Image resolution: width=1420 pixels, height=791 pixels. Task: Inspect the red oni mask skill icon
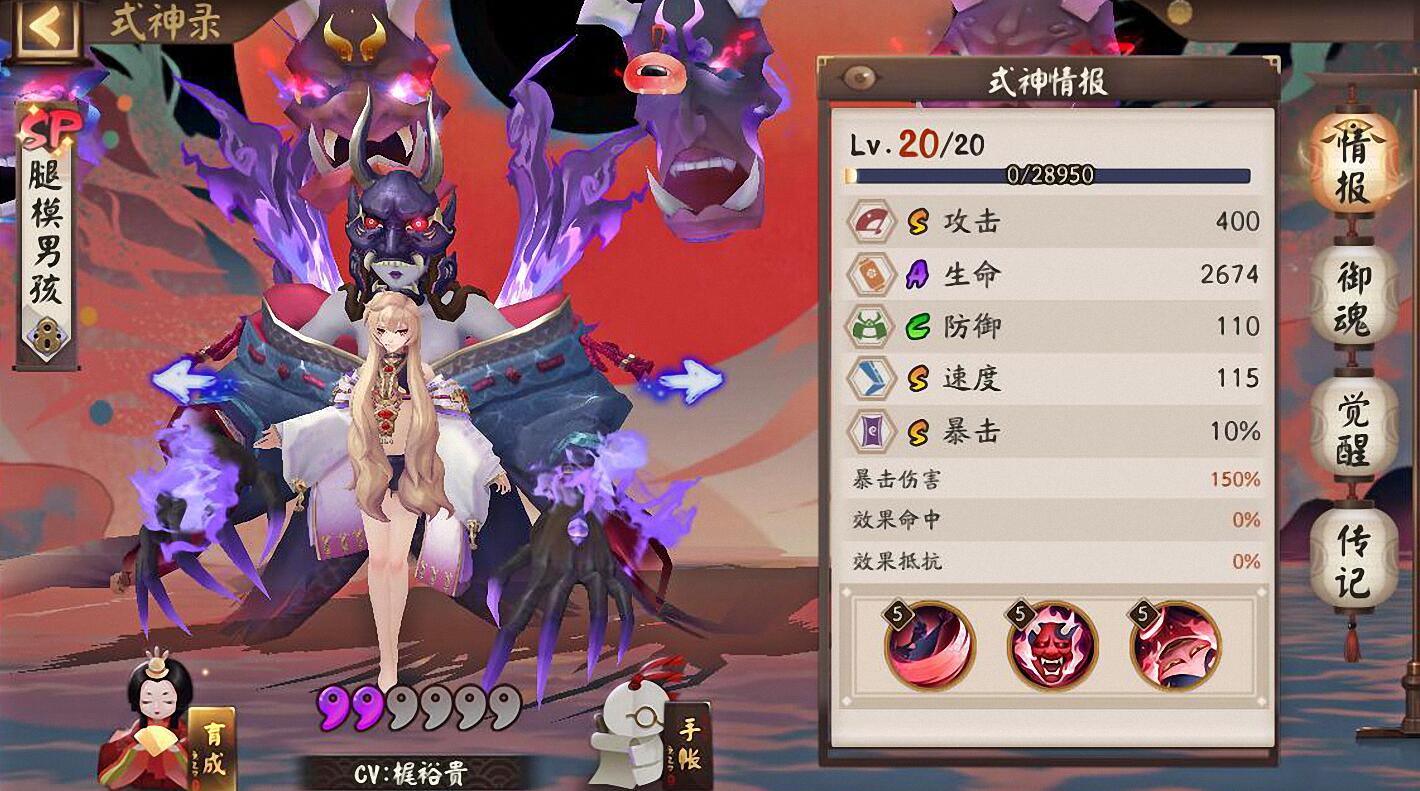1052,646
